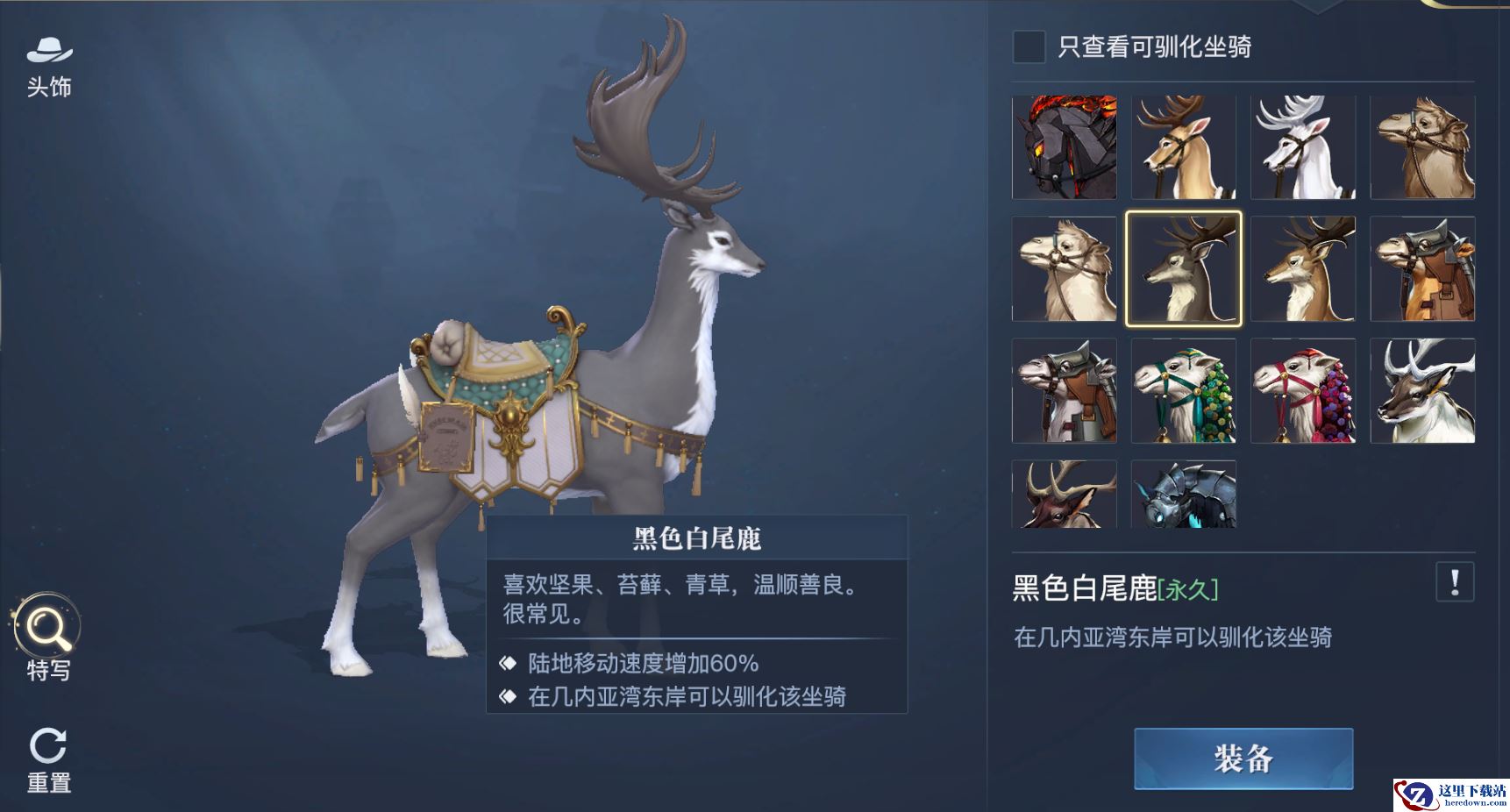
Task: Open the 这里下载站 watermark link
Action: click(x=1451, y=794)
